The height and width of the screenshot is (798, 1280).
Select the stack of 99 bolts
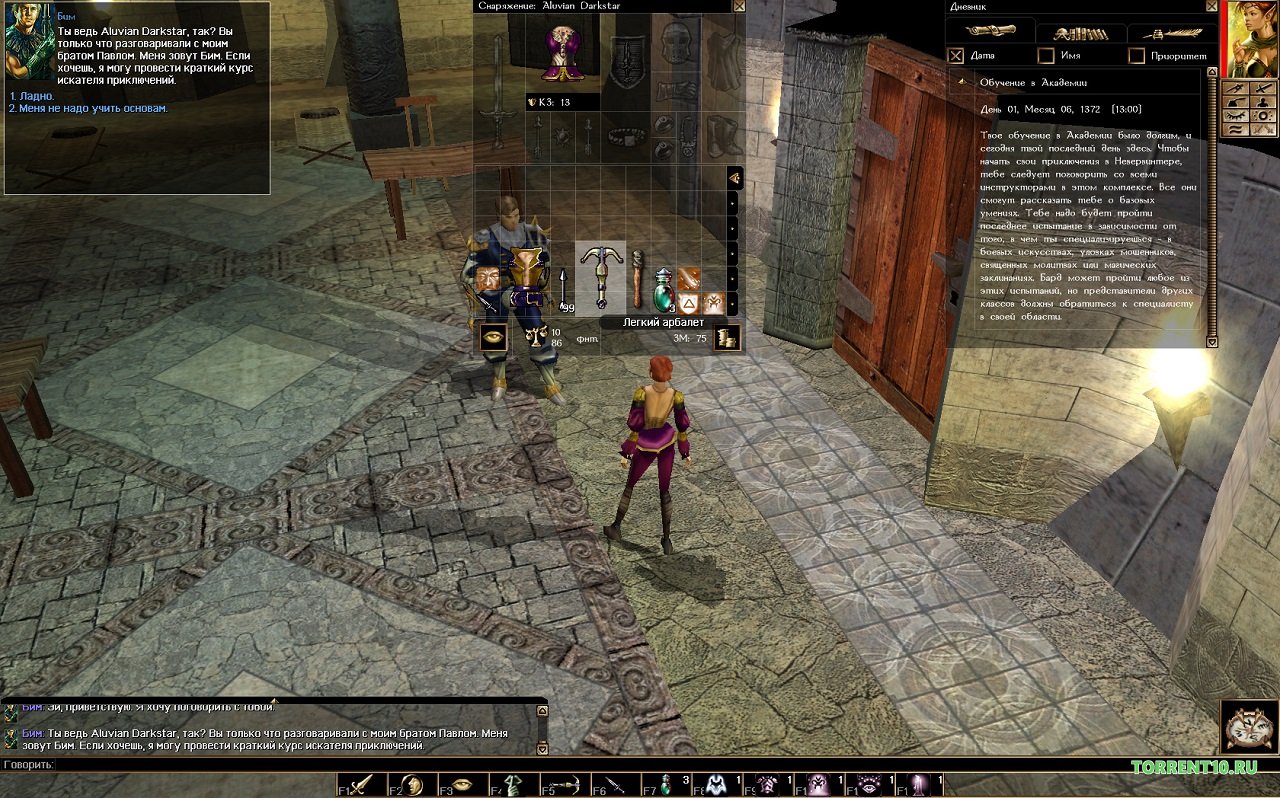pyautogui.click(x=565, y=292)
